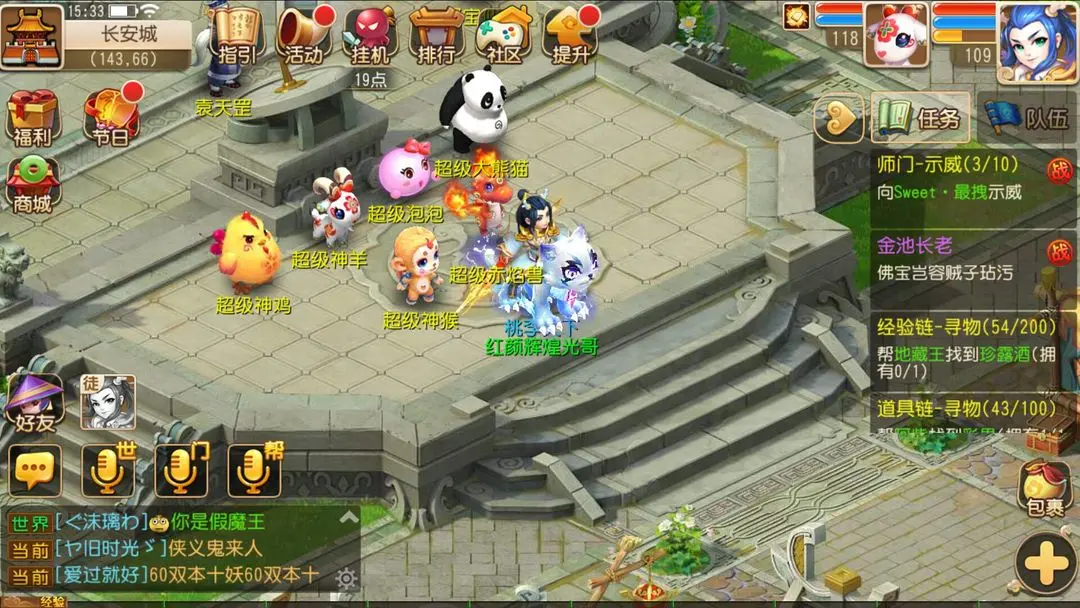Activate the 世 world voice microphone
1080x608 pixels.
click(x=108, y=469)
